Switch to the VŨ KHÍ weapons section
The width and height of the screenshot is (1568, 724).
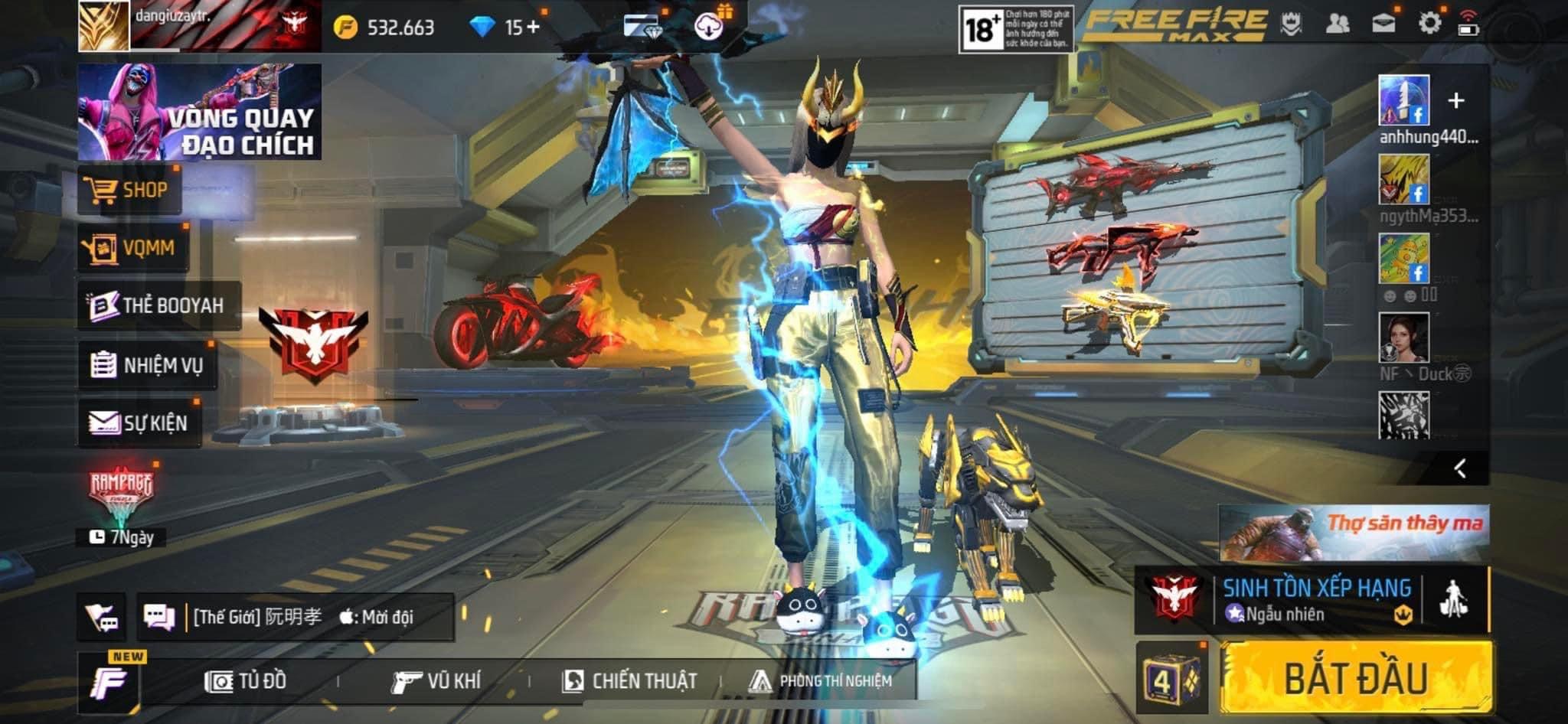tap(436, 680)
